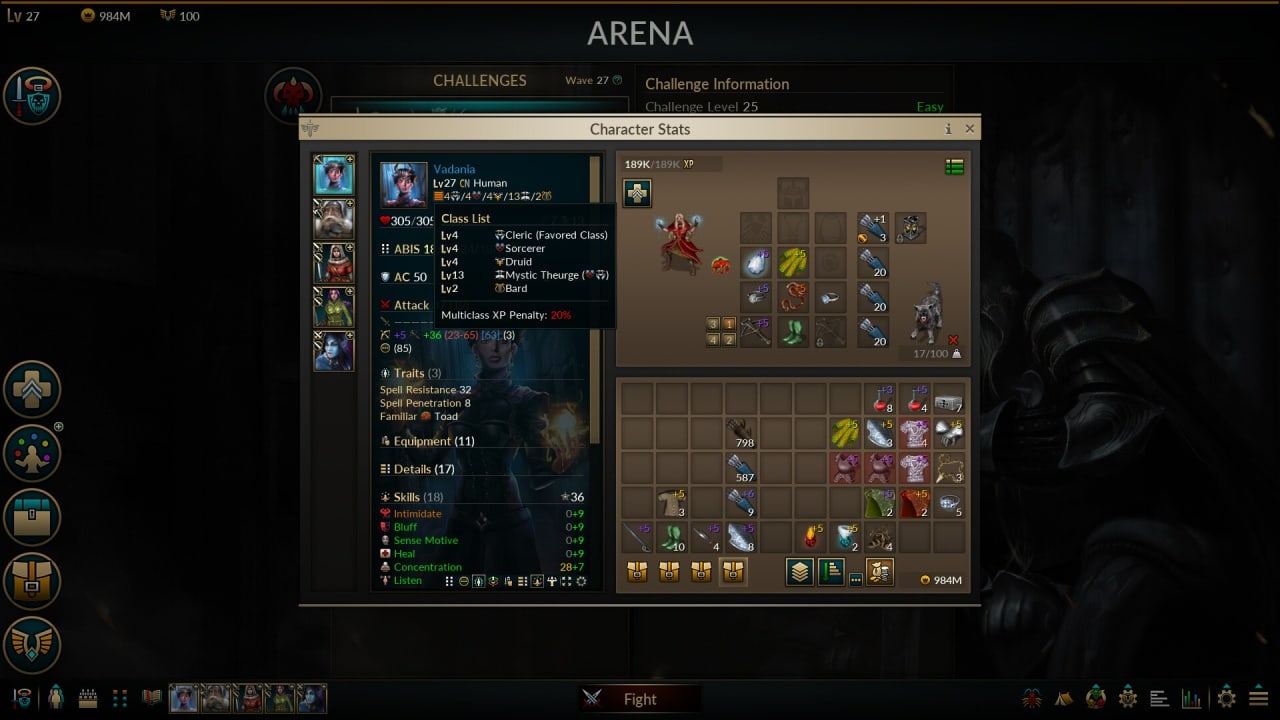Click the level-up plus button
Screen dimensions: 1280x720
[637, 193]
